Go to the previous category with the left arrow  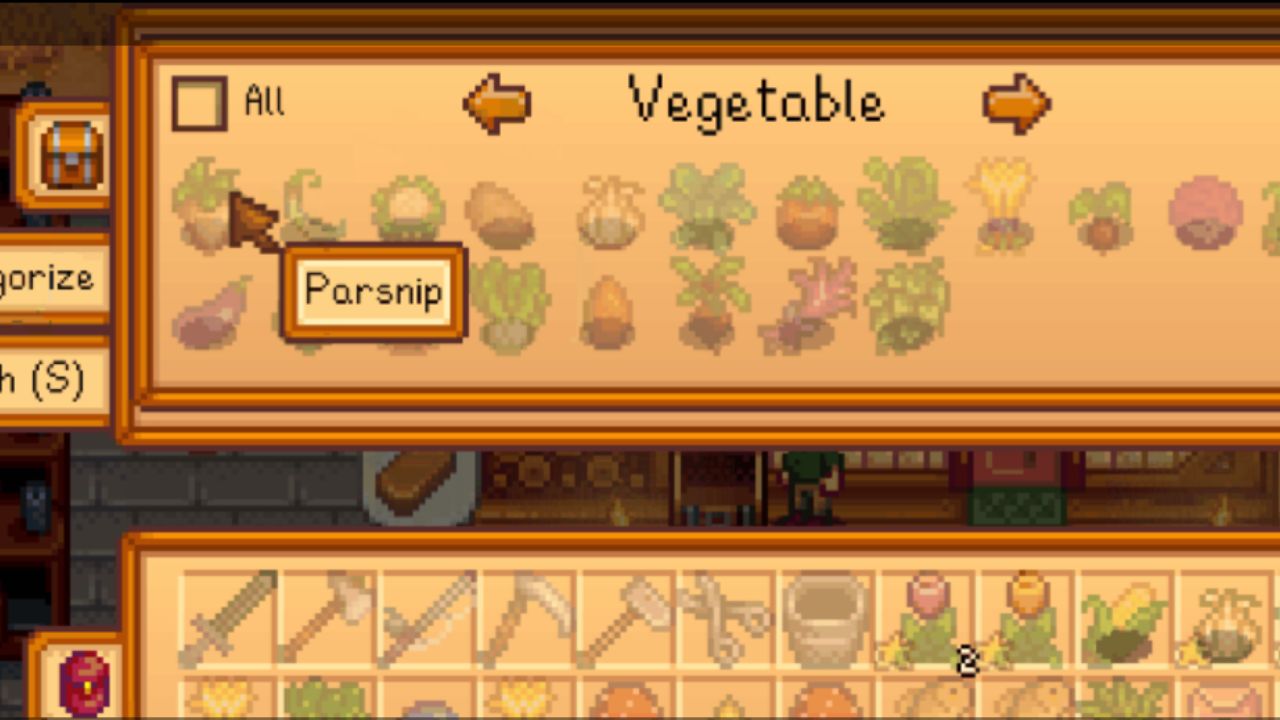[497, 101]
